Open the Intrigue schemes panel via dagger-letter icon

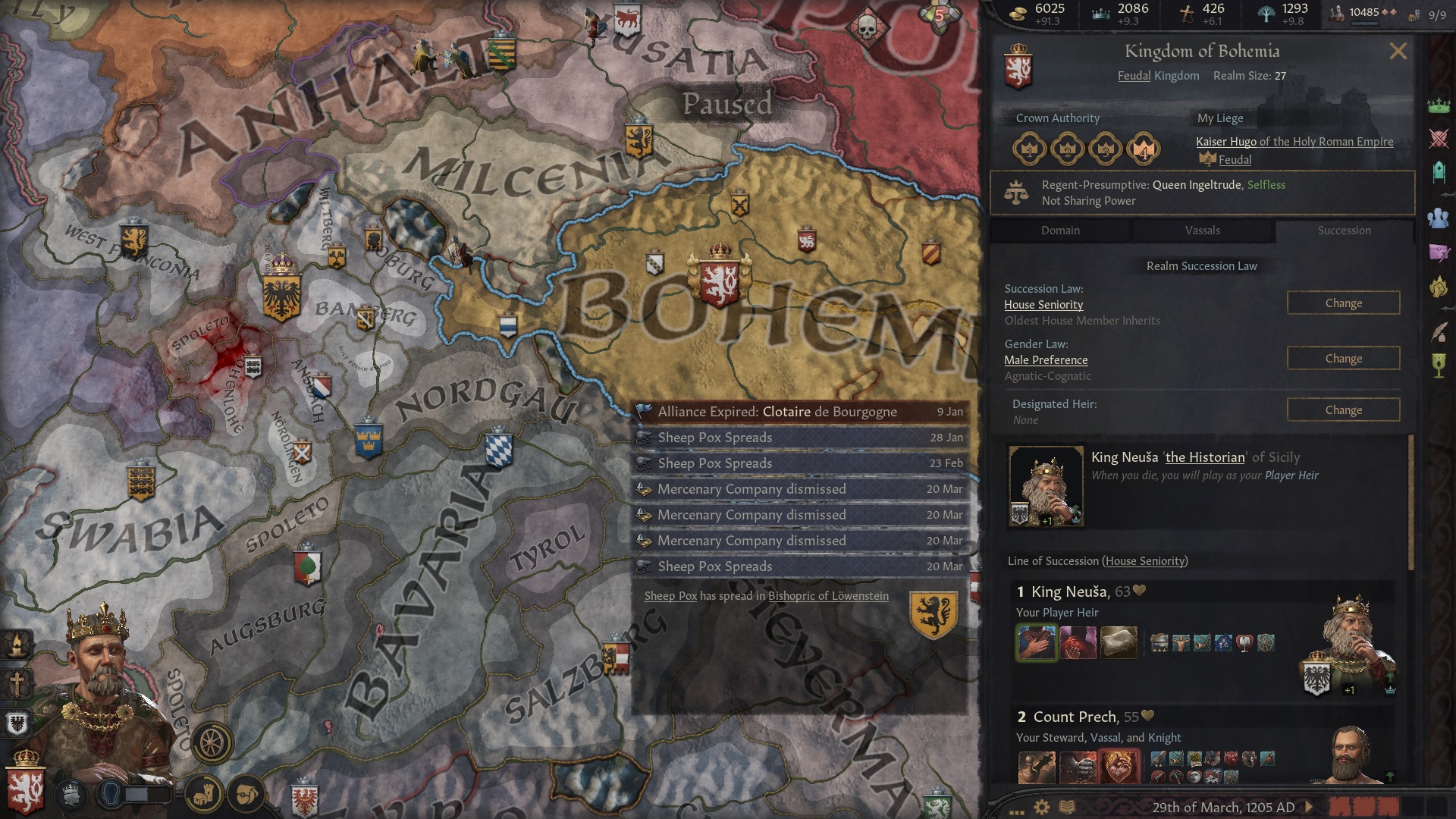(x=1439, y=253)
